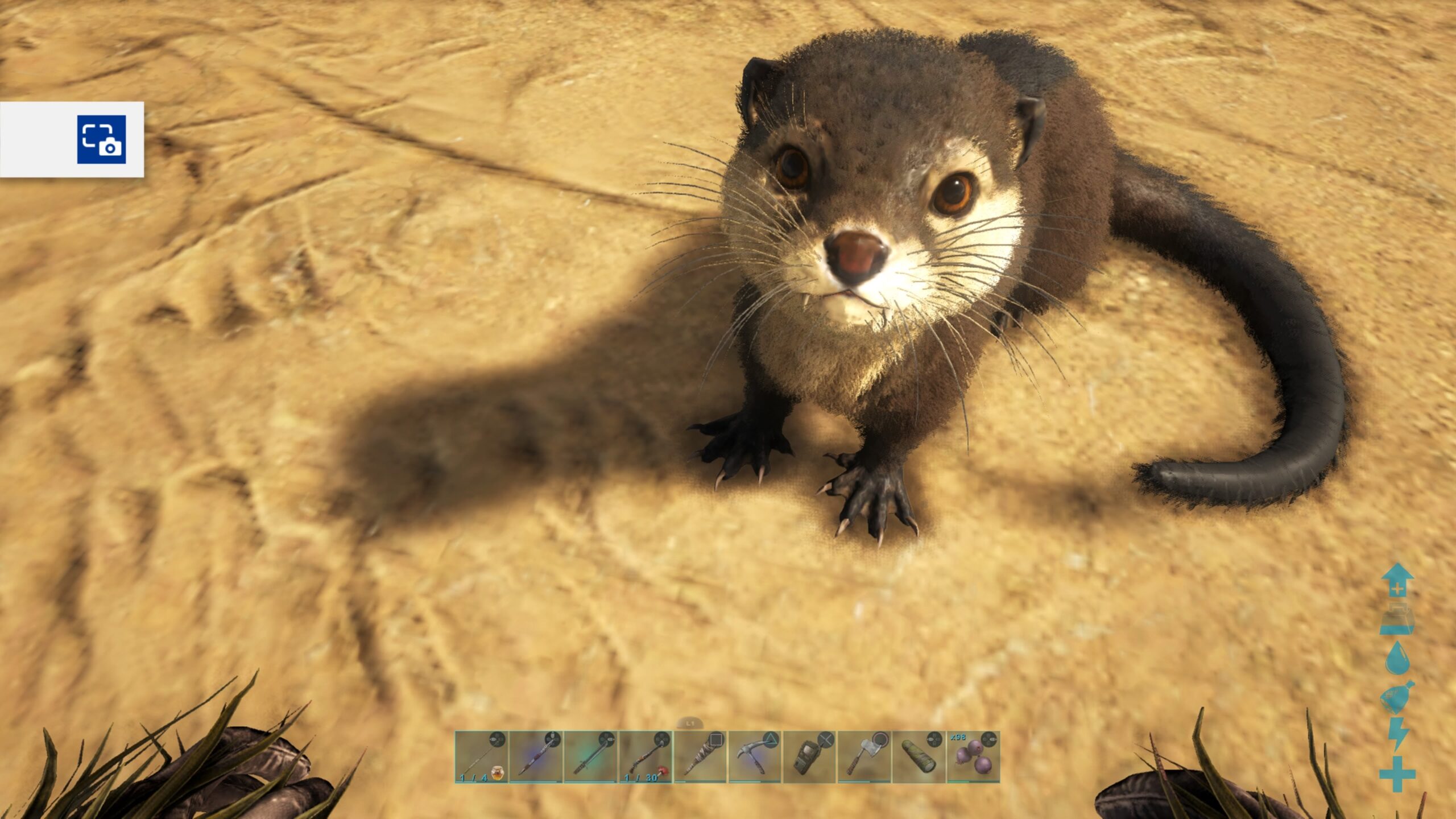
Task: Use the purple berries stack x98
Action: (973, 757)
